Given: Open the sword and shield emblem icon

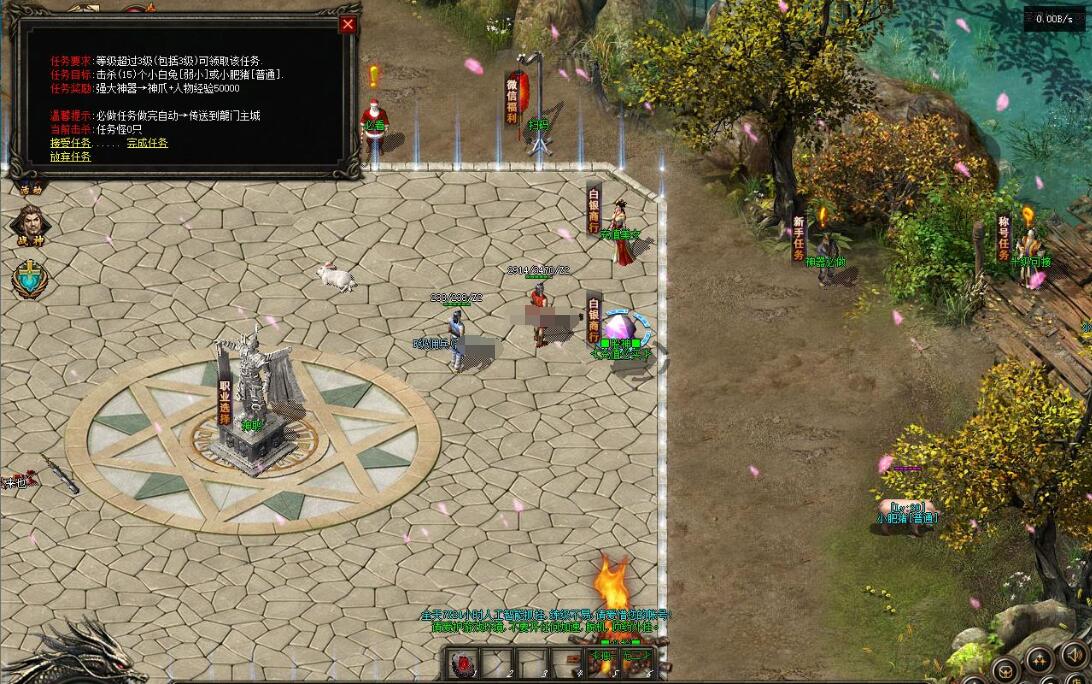Looking at the screenshot, I should point(30,279).
